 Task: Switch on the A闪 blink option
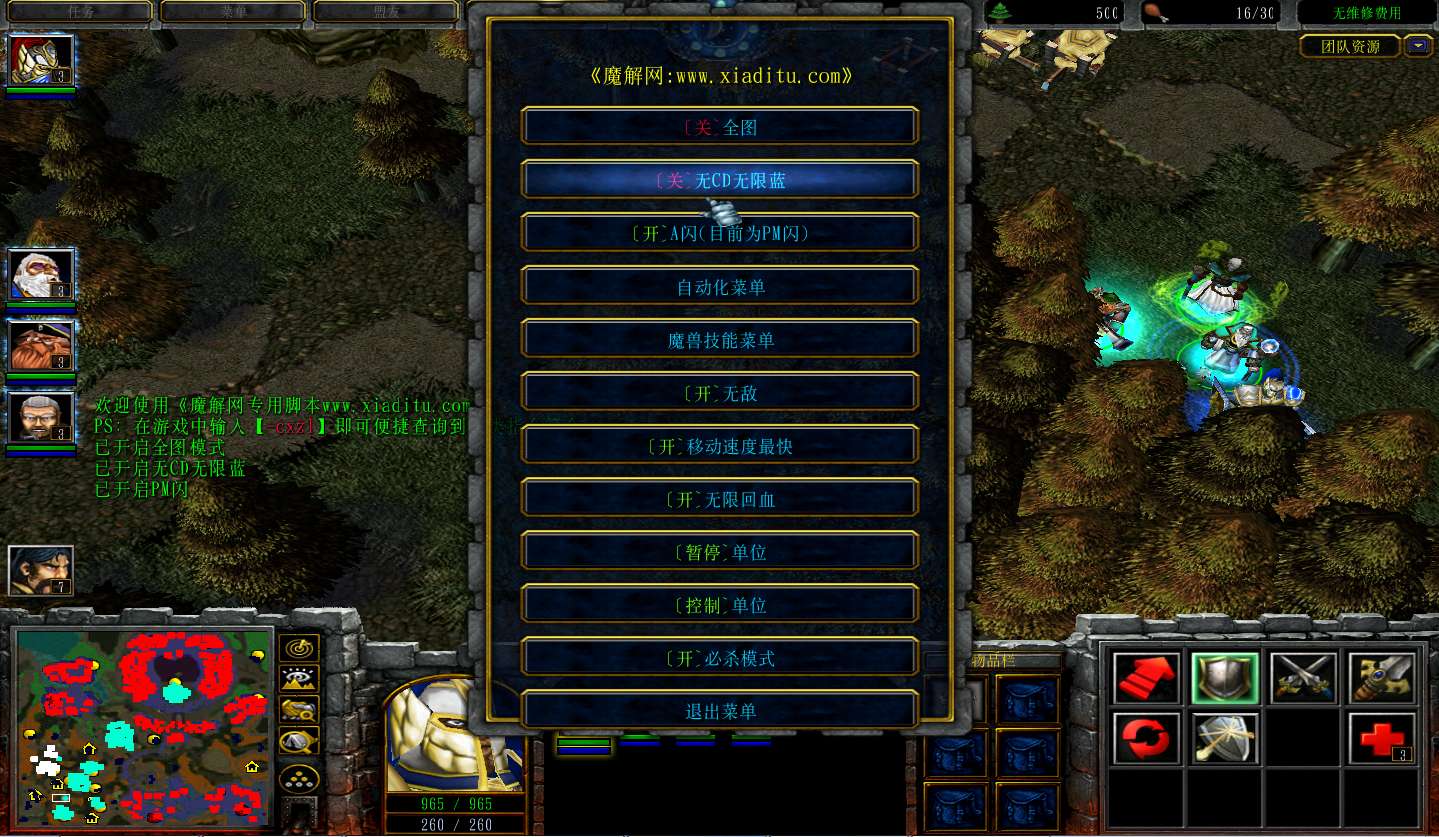coord(719,233)
